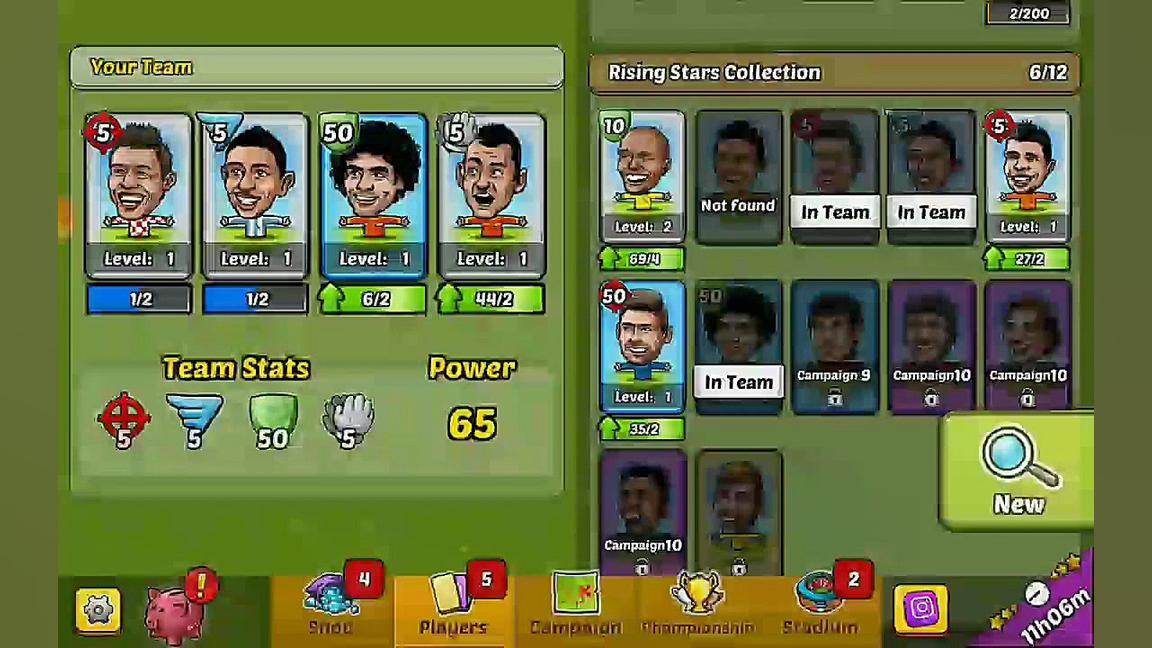This screenshot has width=1152, height=648.
Task: Select the blue-shirt level 50 collection player
Action: point(642,346)
